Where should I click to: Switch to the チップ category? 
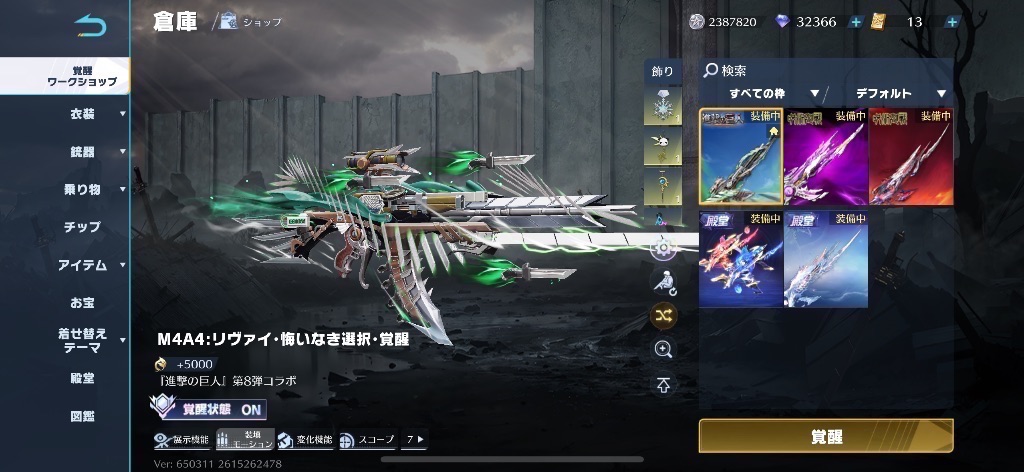pyautogui.click(x=82, y=227)
